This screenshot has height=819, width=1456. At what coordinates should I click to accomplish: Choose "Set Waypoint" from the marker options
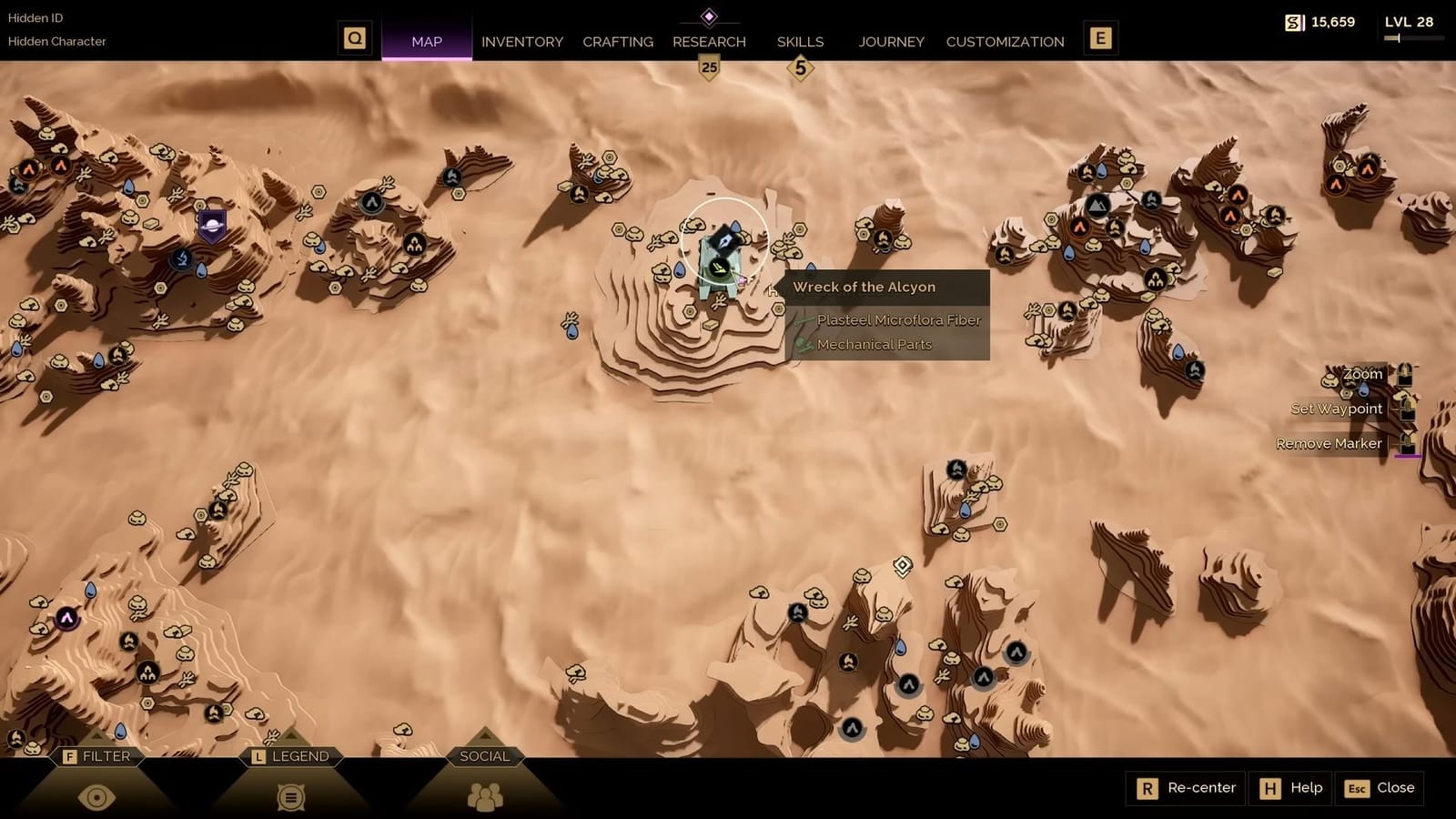1338,408
